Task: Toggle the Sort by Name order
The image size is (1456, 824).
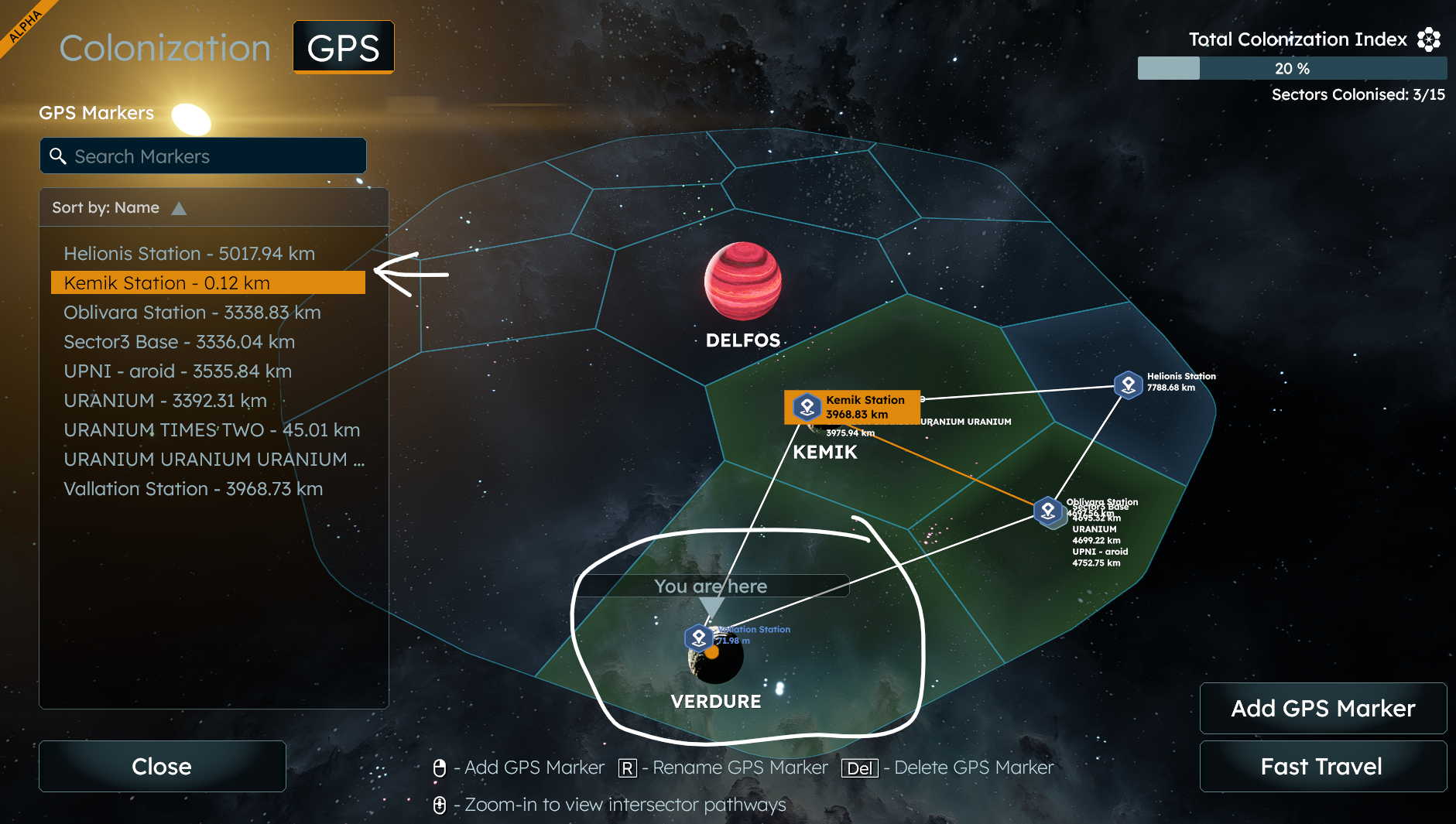Action: [179, 208]
